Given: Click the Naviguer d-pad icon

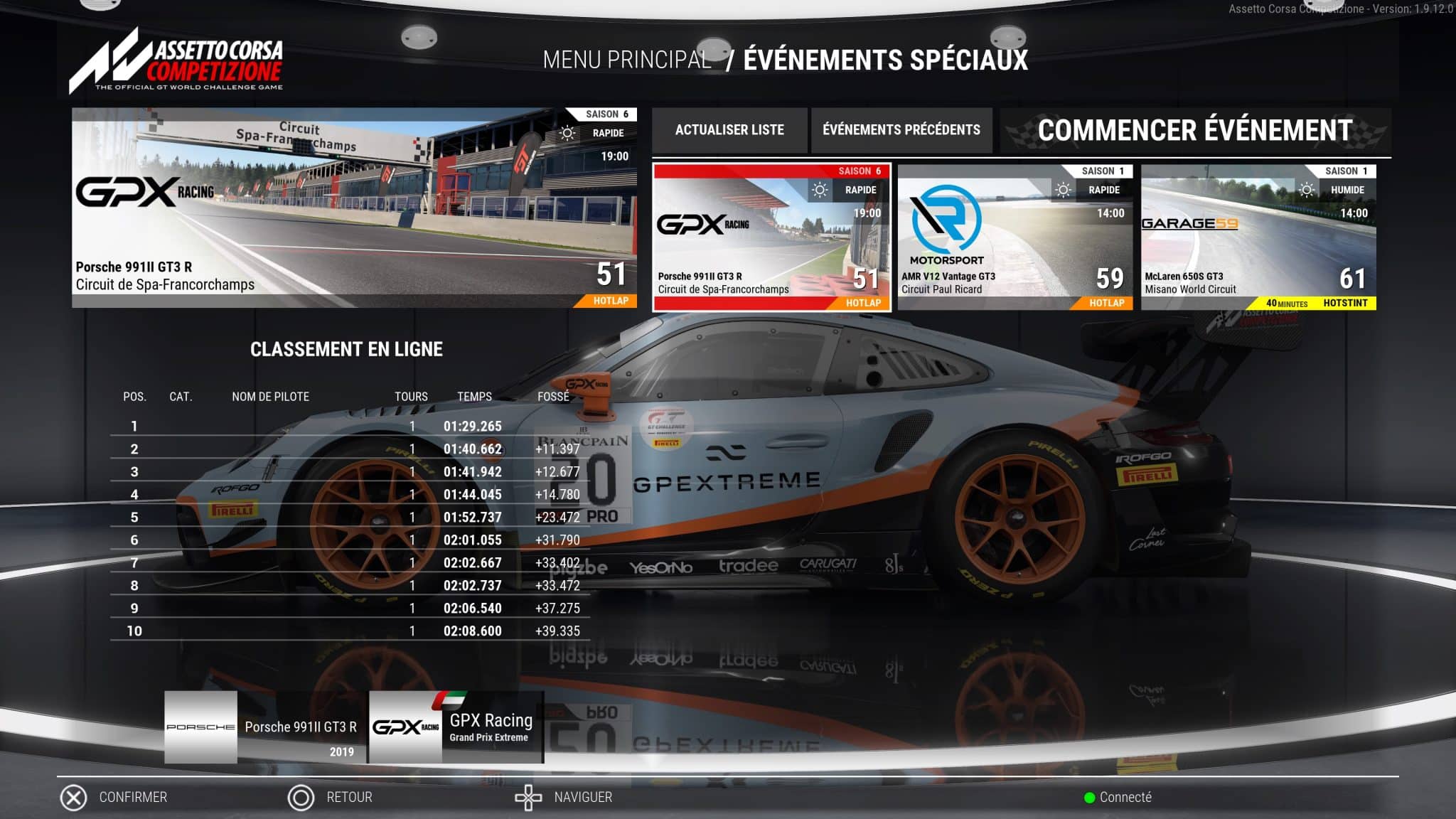Looking at the screenshot, I should [x=528, y=797].
